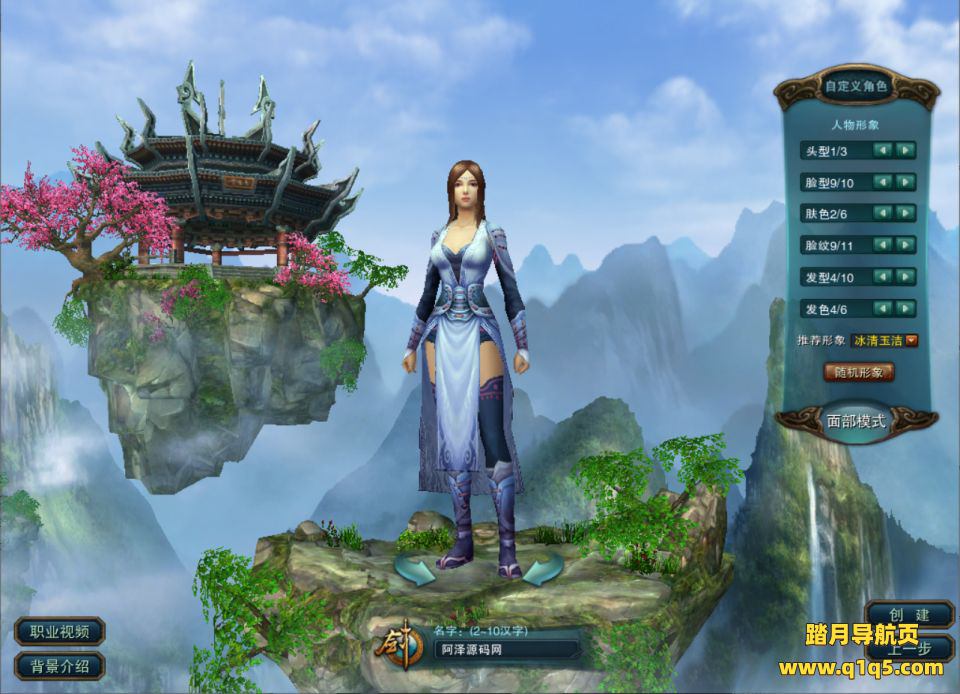Advance 肤色 skin color to next option
This screenshot has height=694, width=960.
(x=905, y=214)
